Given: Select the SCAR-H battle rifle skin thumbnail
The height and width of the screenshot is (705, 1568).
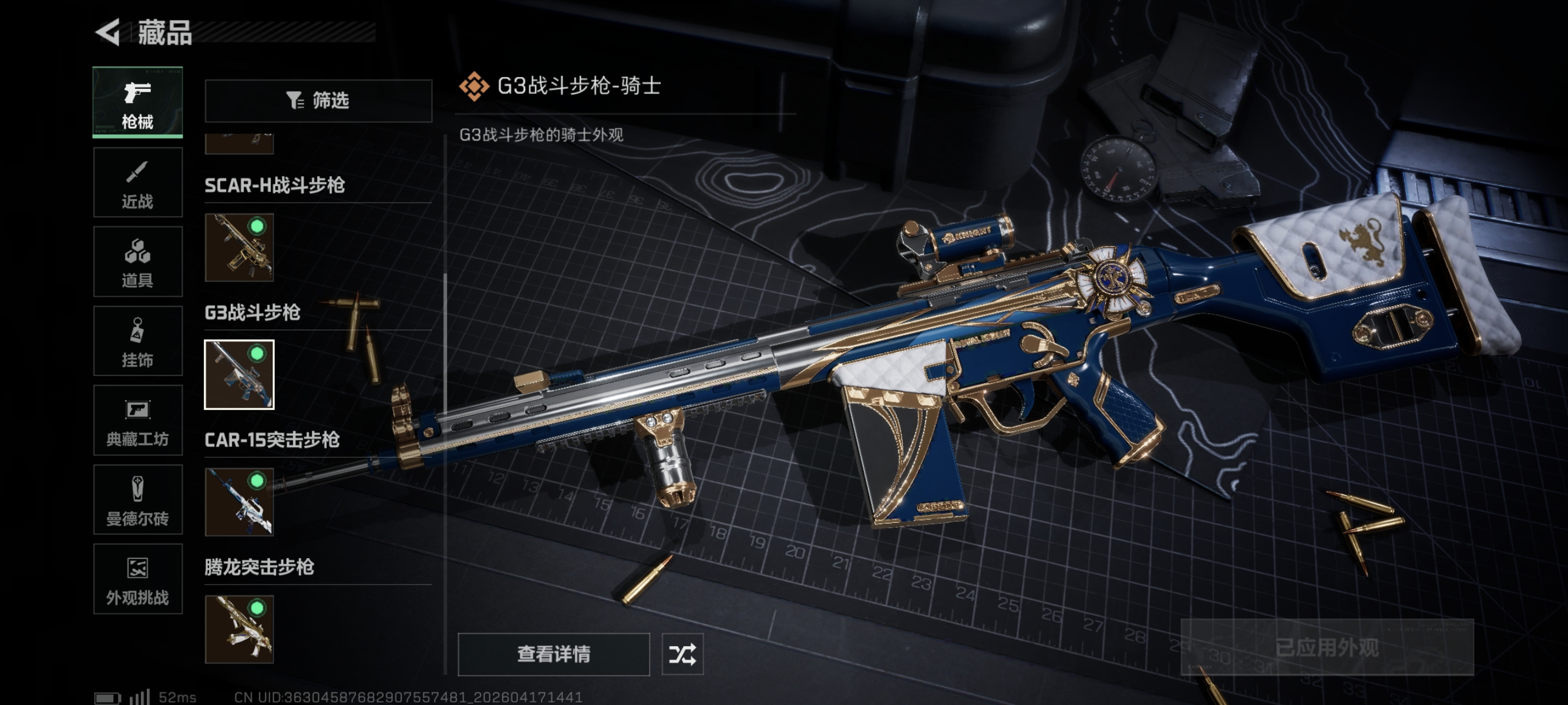Looking at the screenshot, I should click(239, 247).
